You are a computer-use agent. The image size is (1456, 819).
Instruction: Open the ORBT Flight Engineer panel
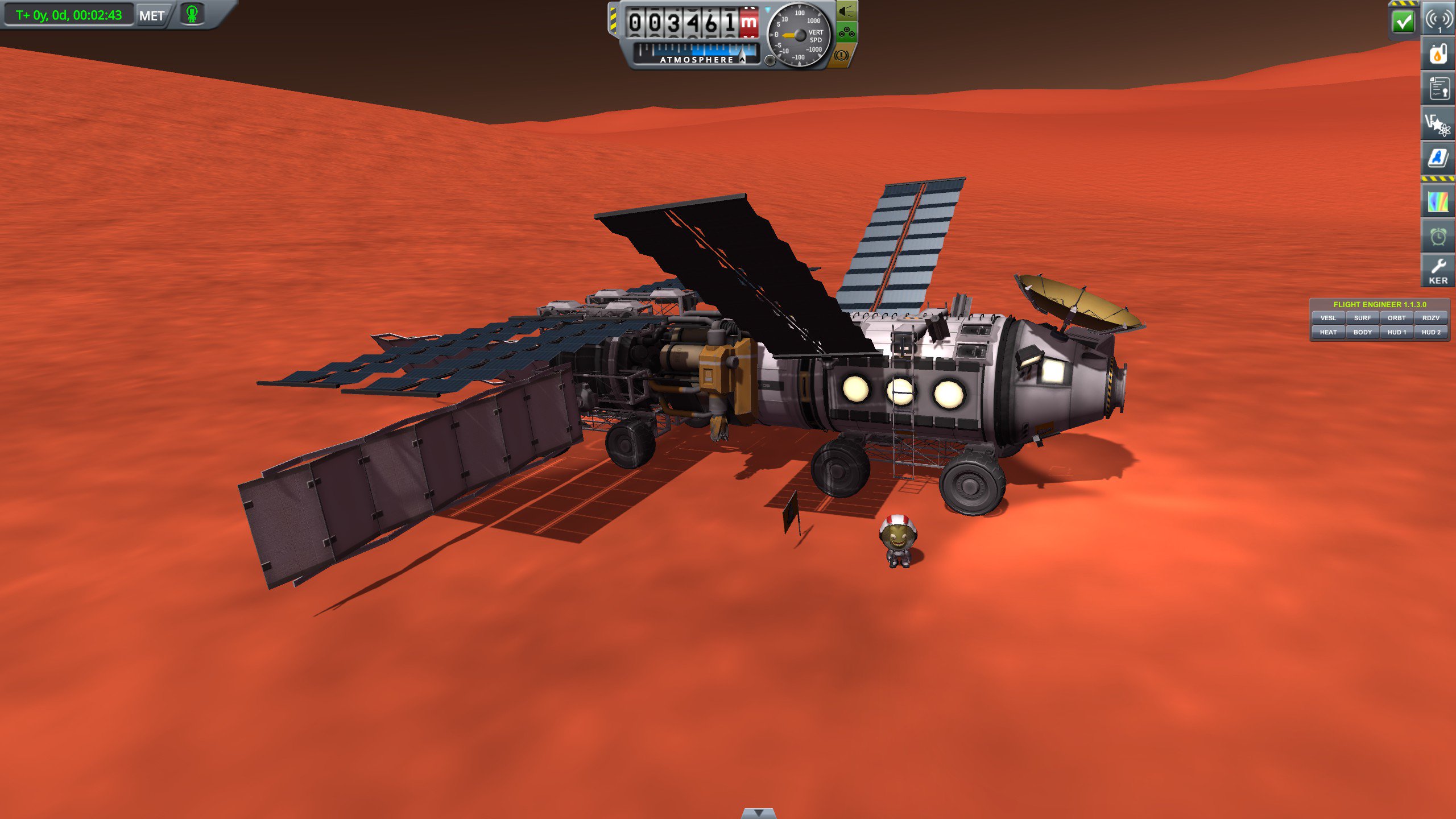(x=1397, y=318)
